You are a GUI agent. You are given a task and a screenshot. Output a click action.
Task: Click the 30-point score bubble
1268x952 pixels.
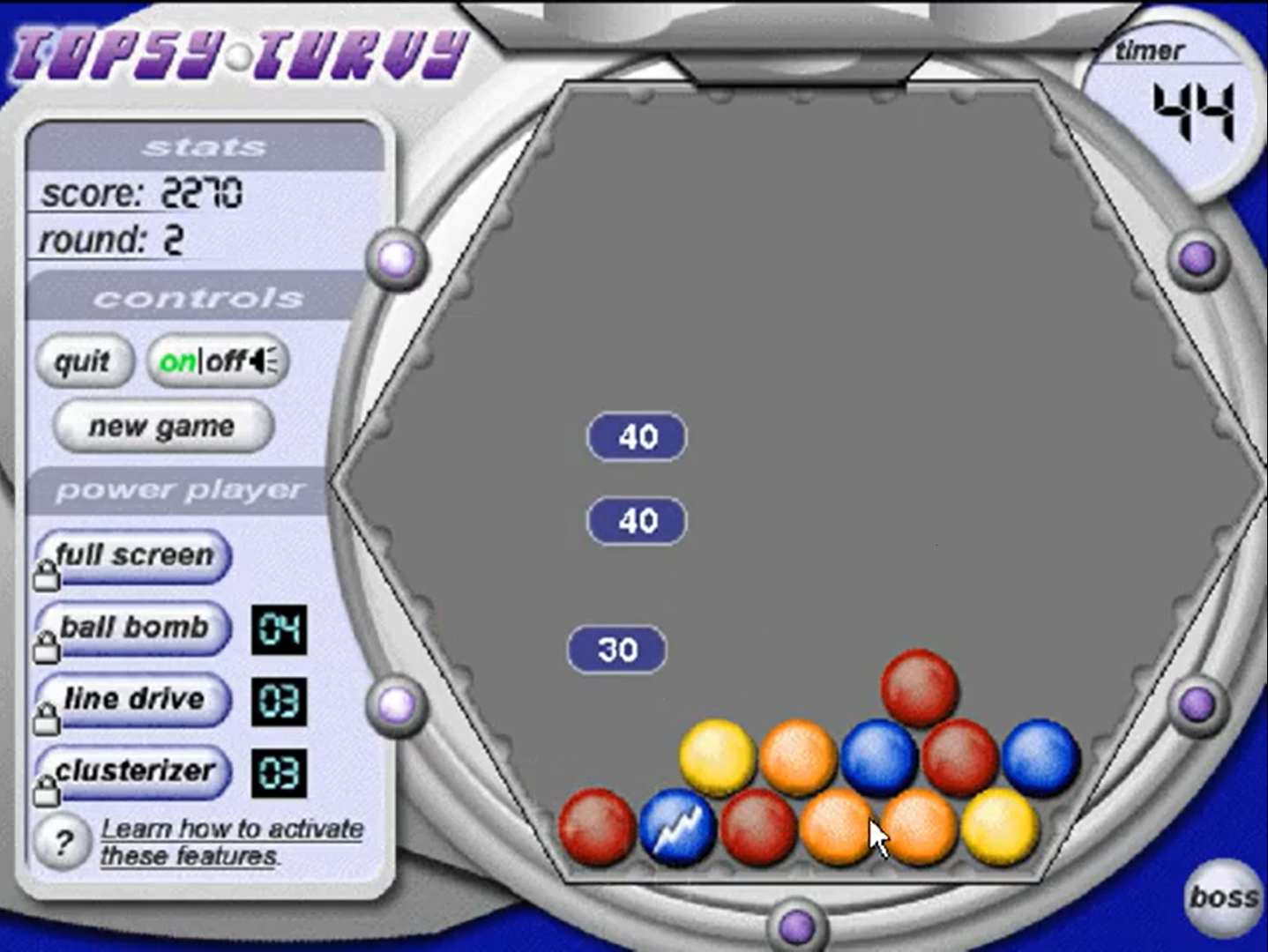617,649
